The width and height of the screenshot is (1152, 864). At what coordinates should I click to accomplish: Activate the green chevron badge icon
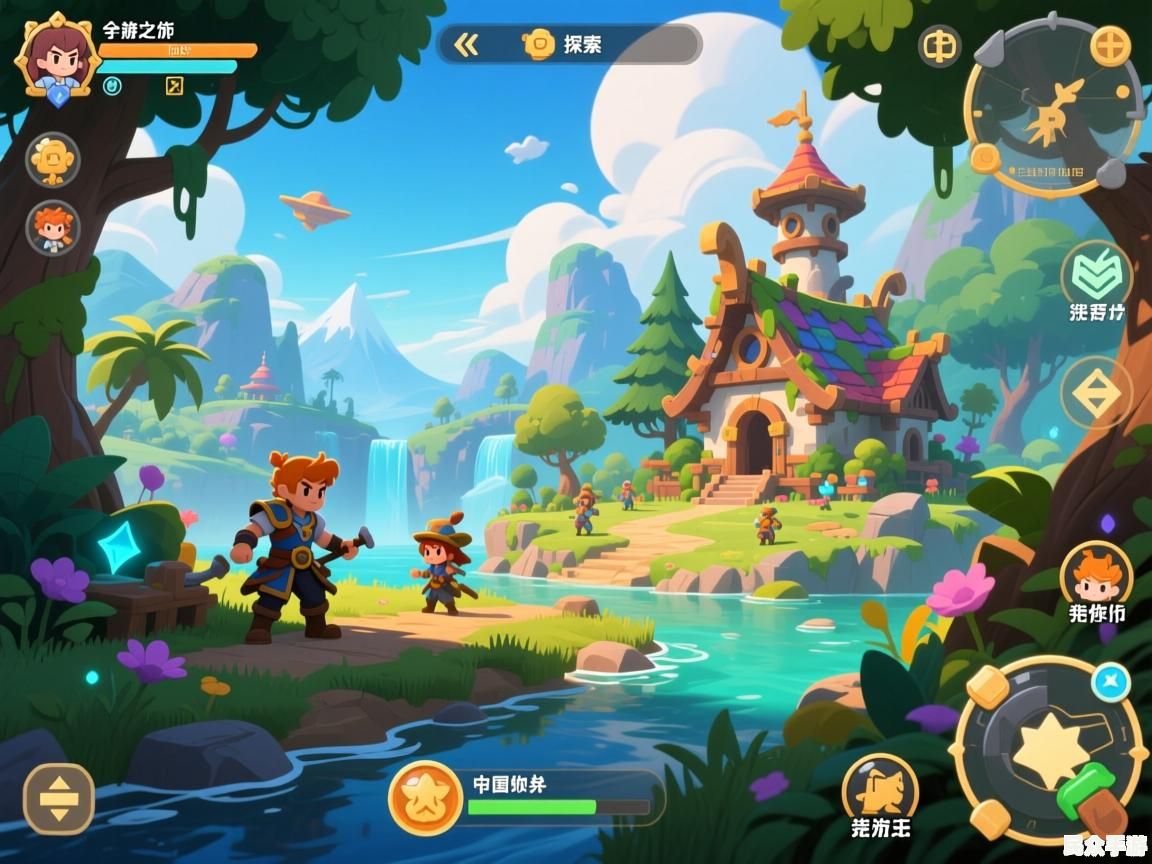pos(1096,273)
